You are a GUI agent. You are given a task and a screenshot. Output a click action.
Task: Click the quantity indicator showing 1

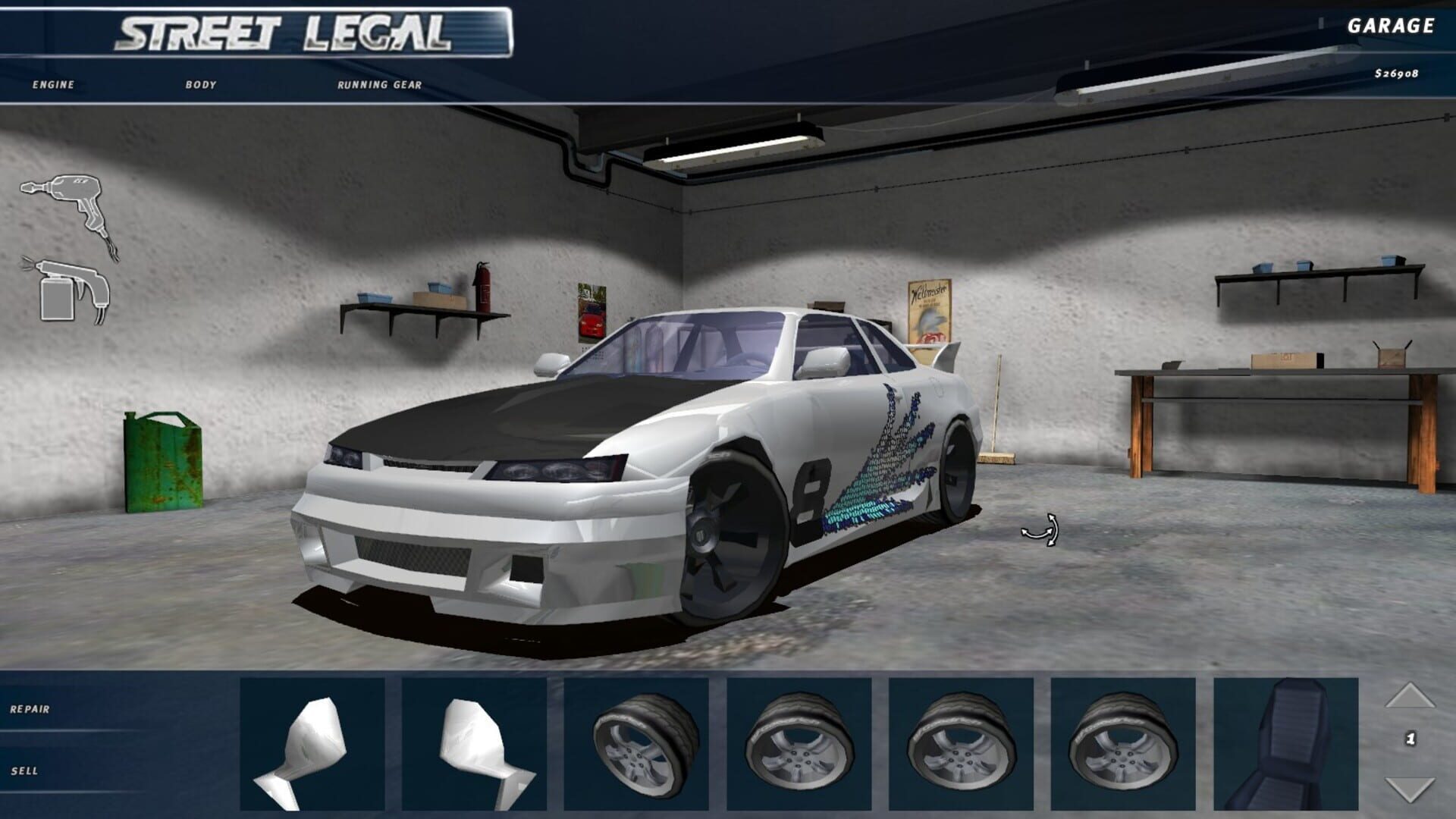(1412, 737)
